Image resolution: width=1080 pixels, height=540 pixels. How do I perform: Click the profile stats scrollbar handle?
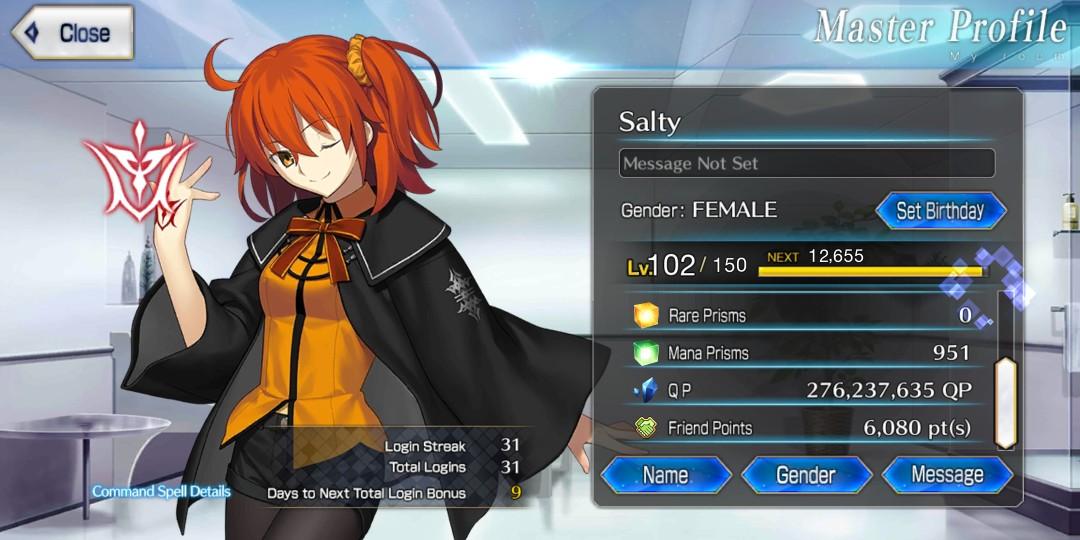1003,402
